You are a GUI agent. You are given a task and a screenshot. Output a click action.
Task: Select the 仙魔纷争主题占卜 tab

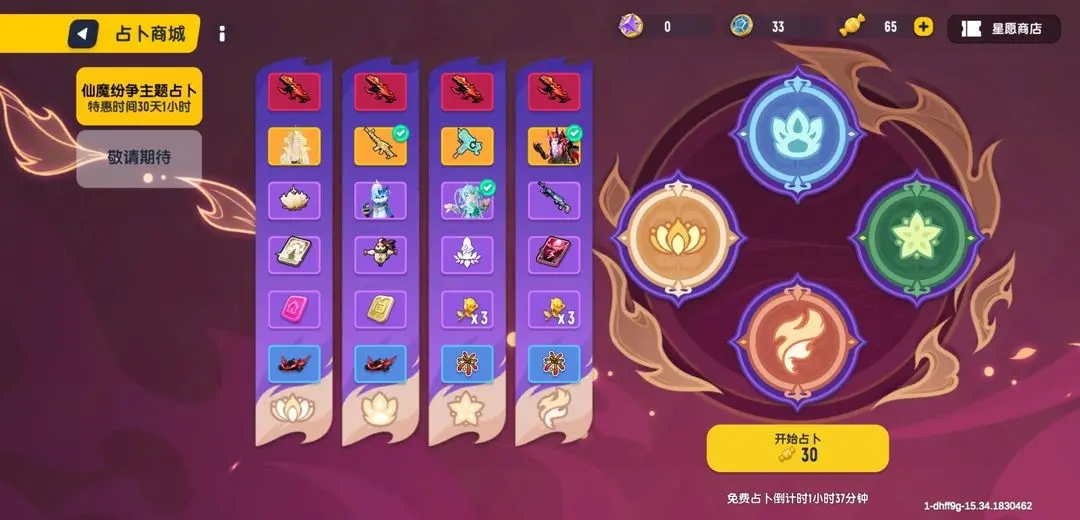(139, 96)
